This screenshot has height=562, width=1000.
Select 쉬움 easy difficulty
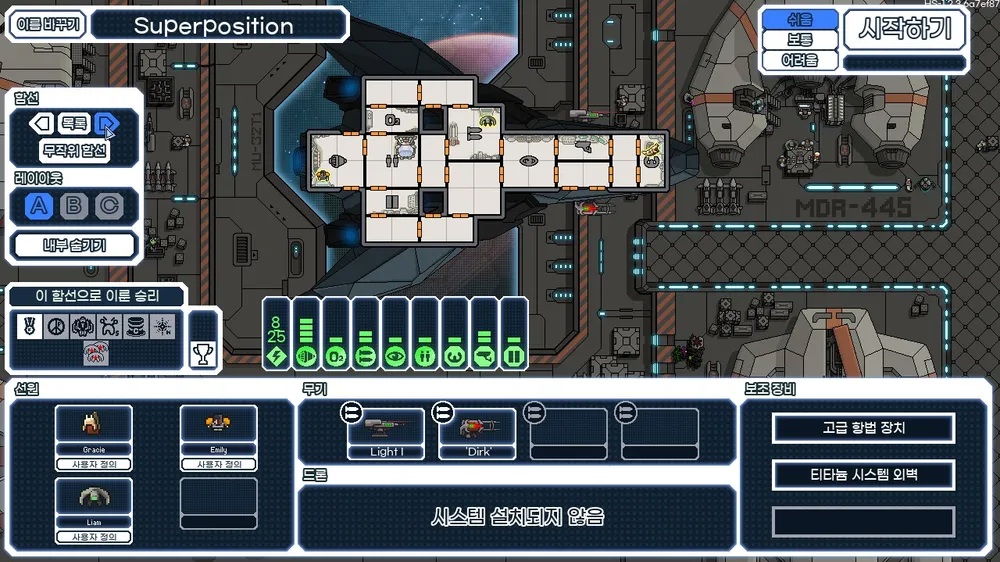[799, 19]
